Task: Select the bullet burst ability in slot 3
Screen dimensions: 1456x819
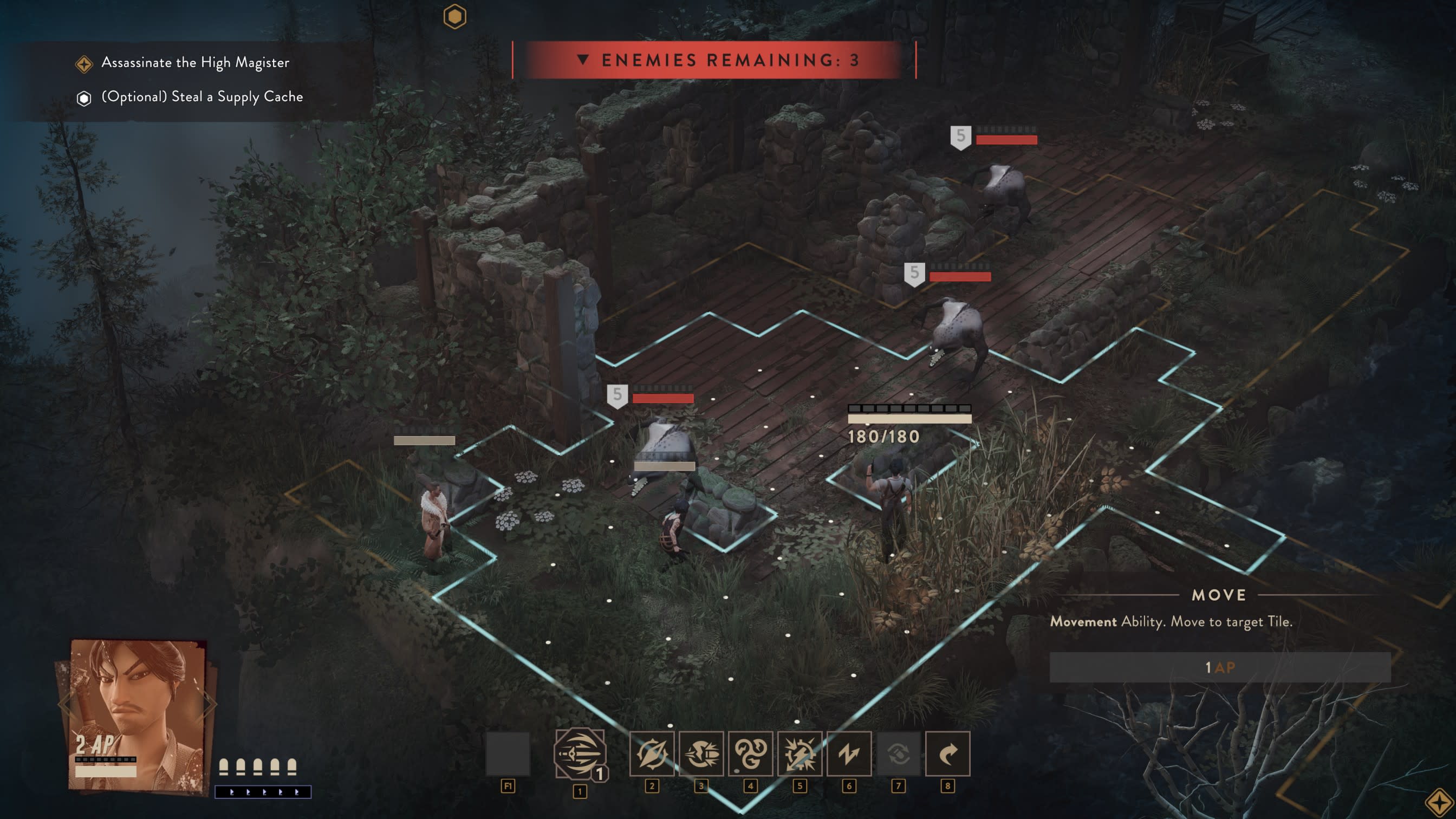Action: click(x=701, y=753)
